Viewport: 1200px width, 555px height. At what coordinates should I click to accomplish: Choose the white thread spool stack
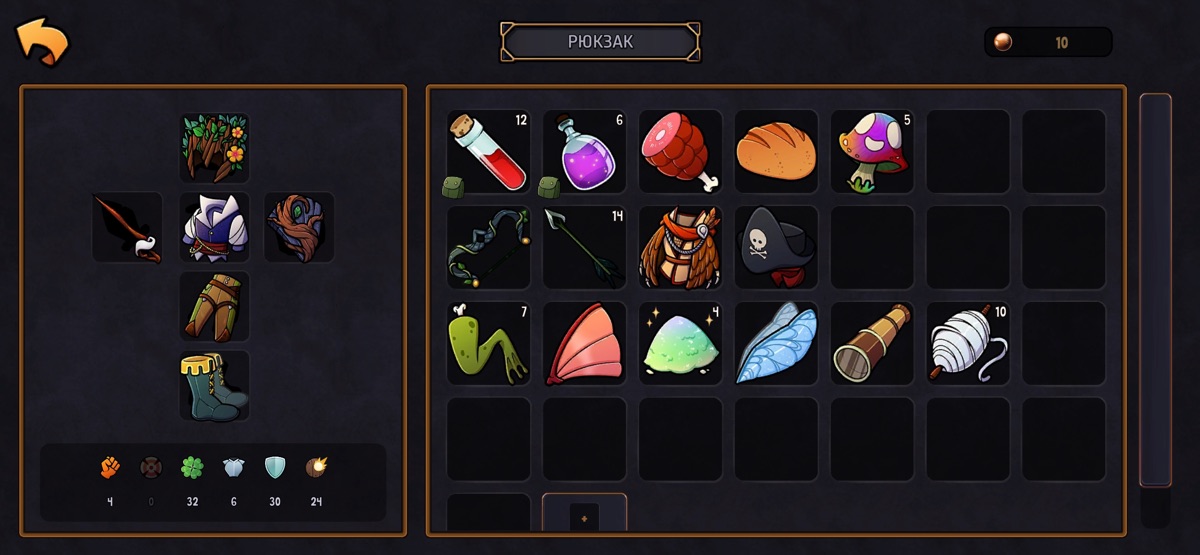click(968, 343)
